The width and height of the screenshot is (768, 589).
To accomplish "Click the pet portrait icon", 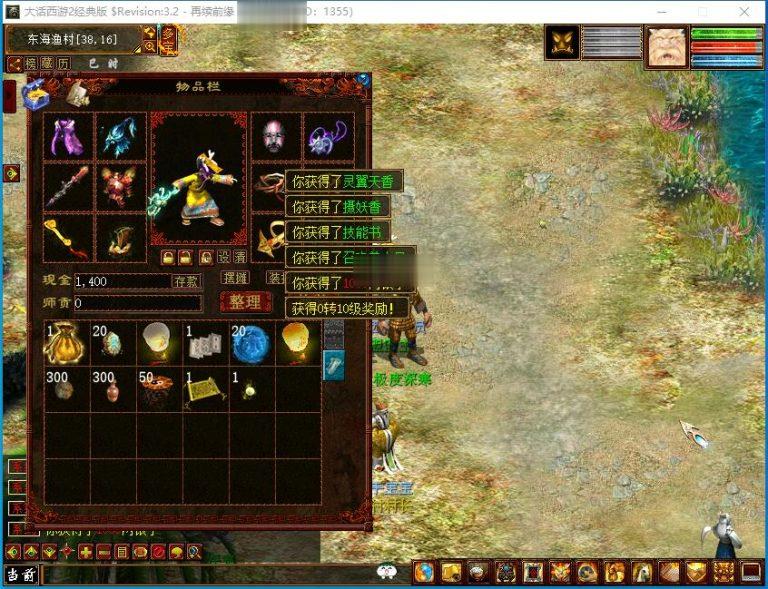I will coord(561,43).
